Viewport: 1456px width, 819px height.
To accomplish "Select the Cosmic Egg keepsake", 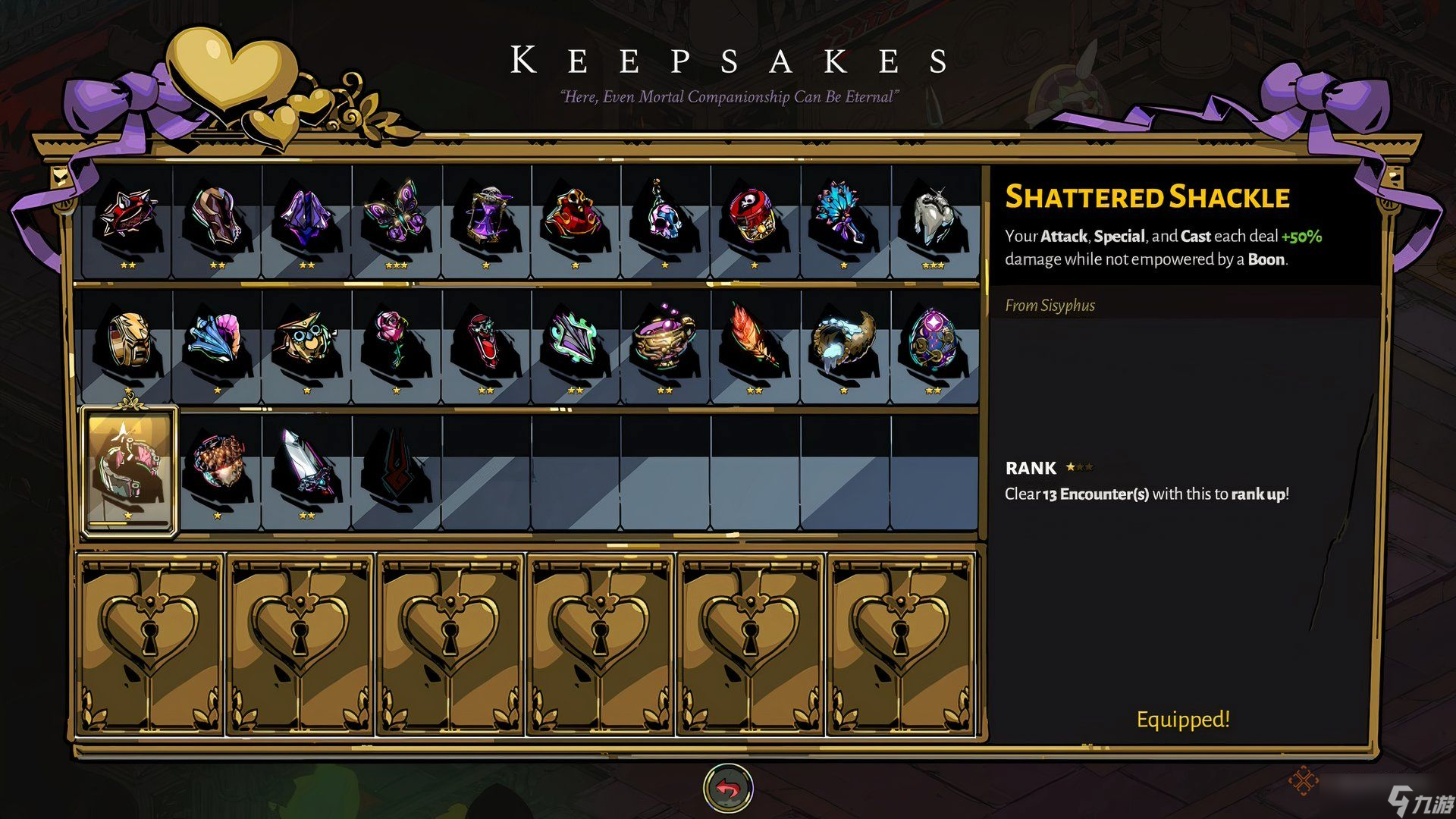I will (934, 340).
